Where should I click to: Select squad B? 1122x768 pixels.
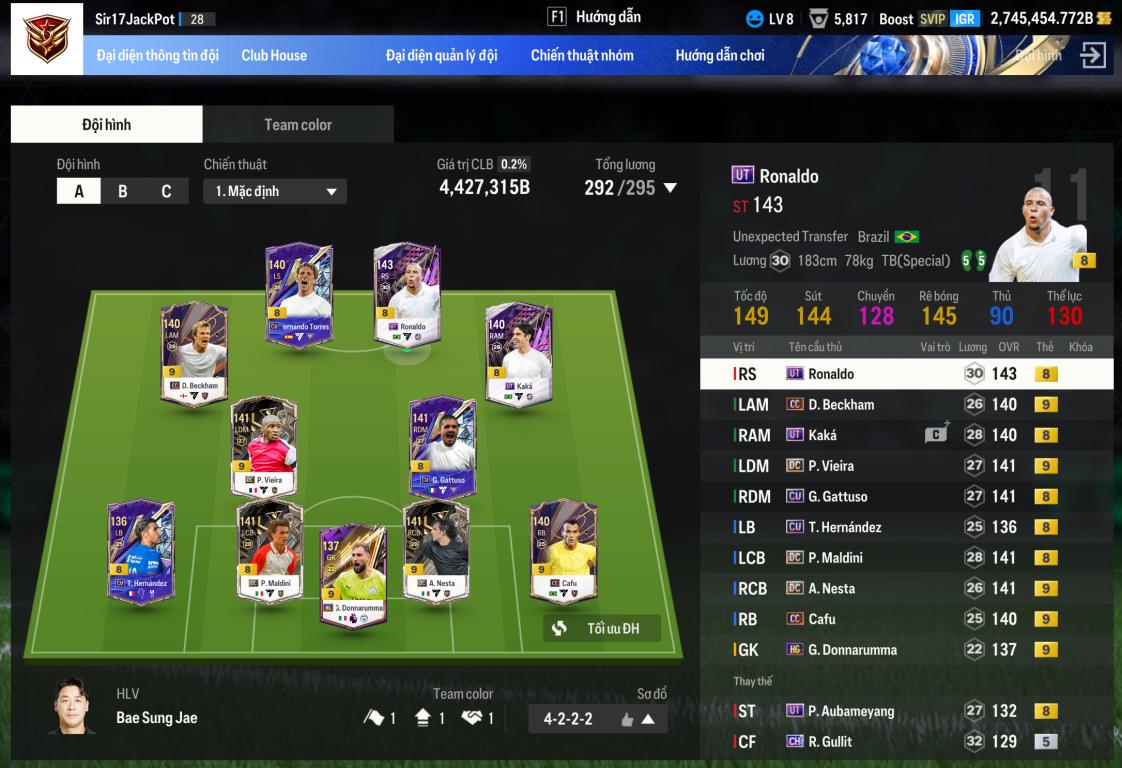coord(123,191)
